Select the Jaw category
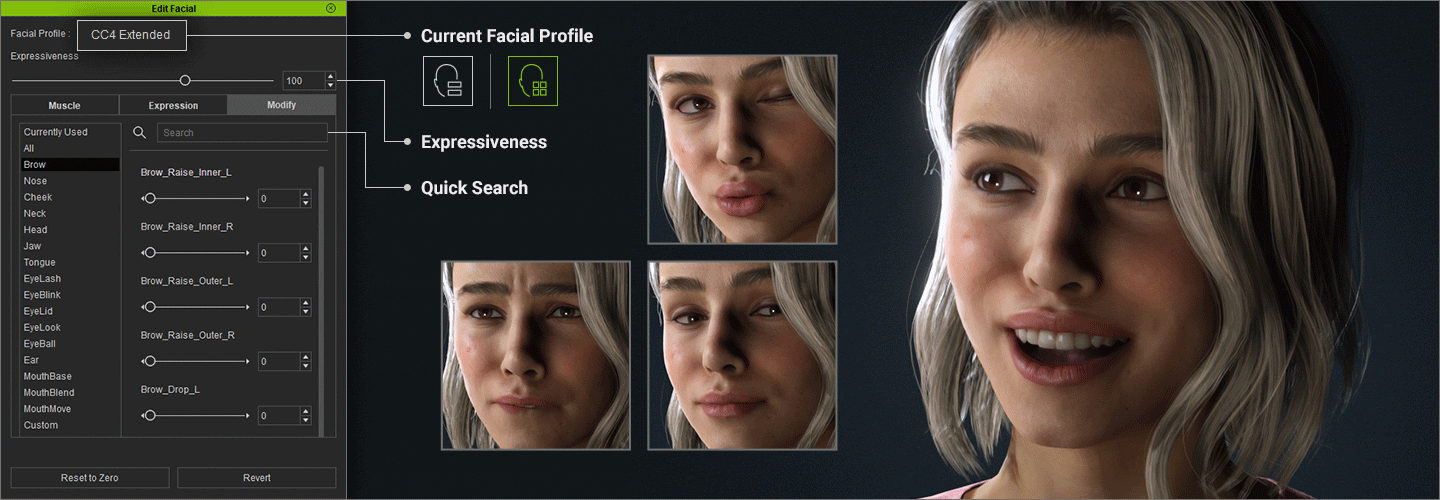 tap(33, 246)
